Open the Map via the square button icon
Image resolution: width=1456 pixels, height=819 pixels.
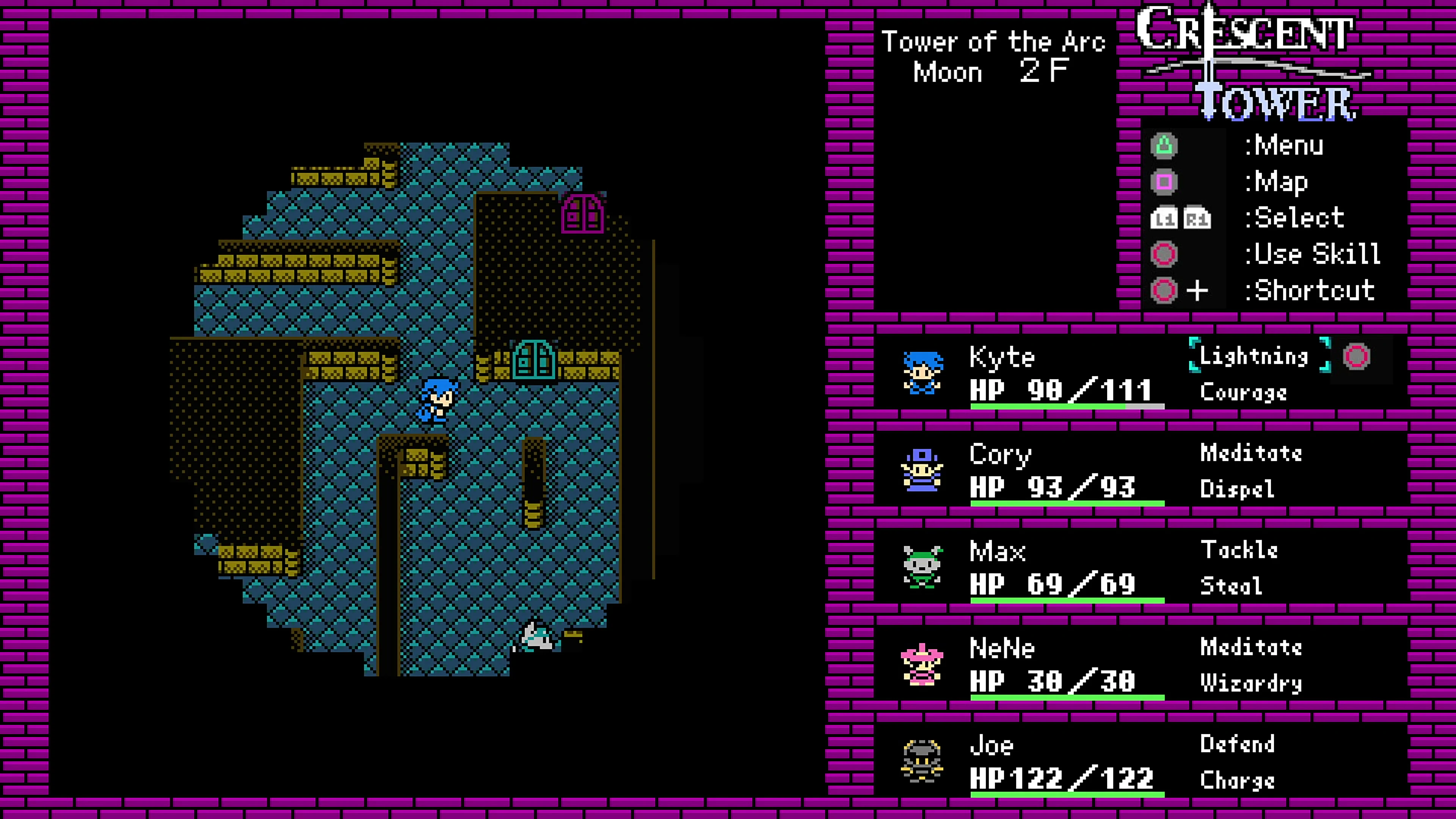[1165, 181]
